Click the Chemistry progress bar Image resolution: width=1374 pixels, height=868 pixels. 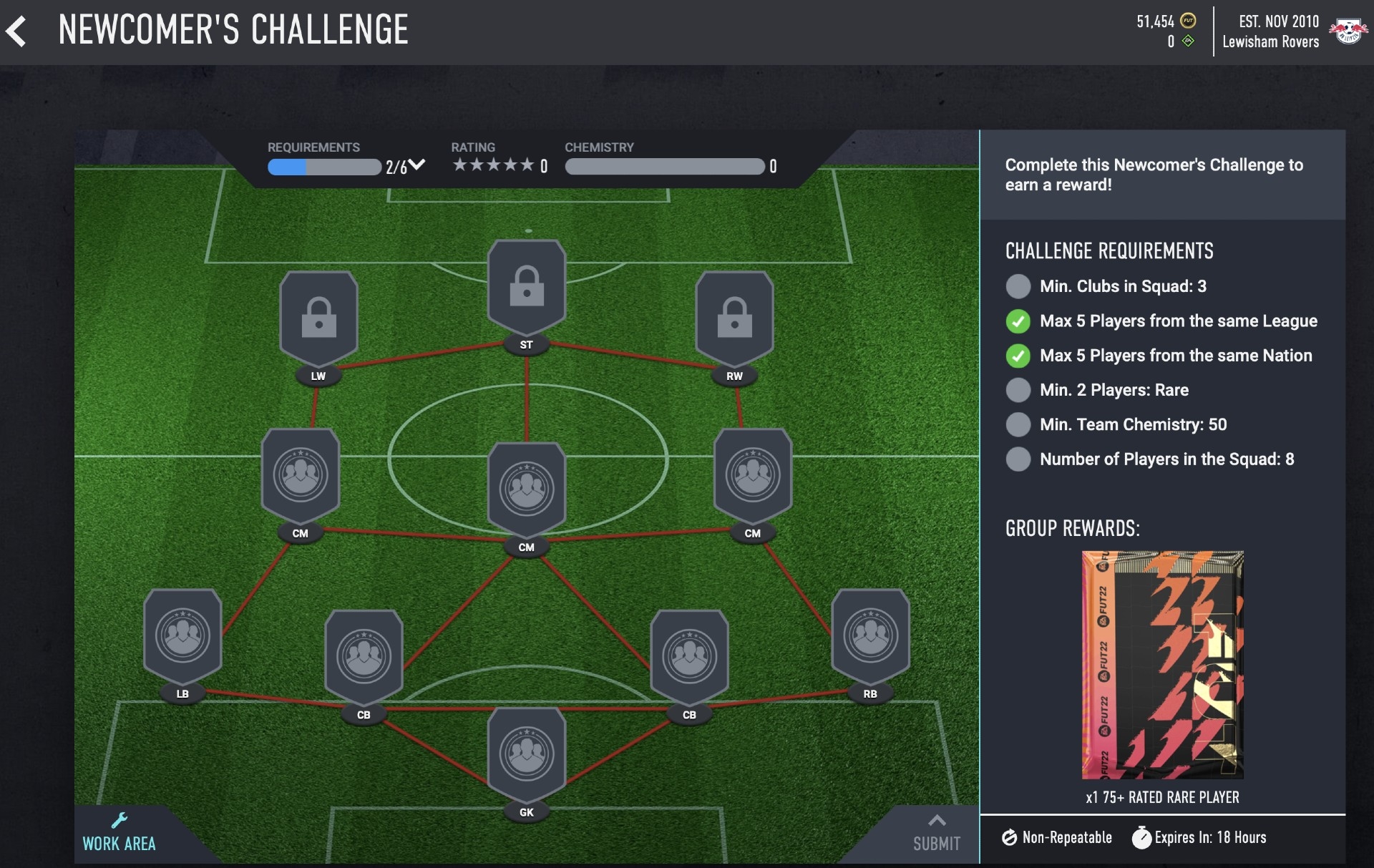point(664,167)
